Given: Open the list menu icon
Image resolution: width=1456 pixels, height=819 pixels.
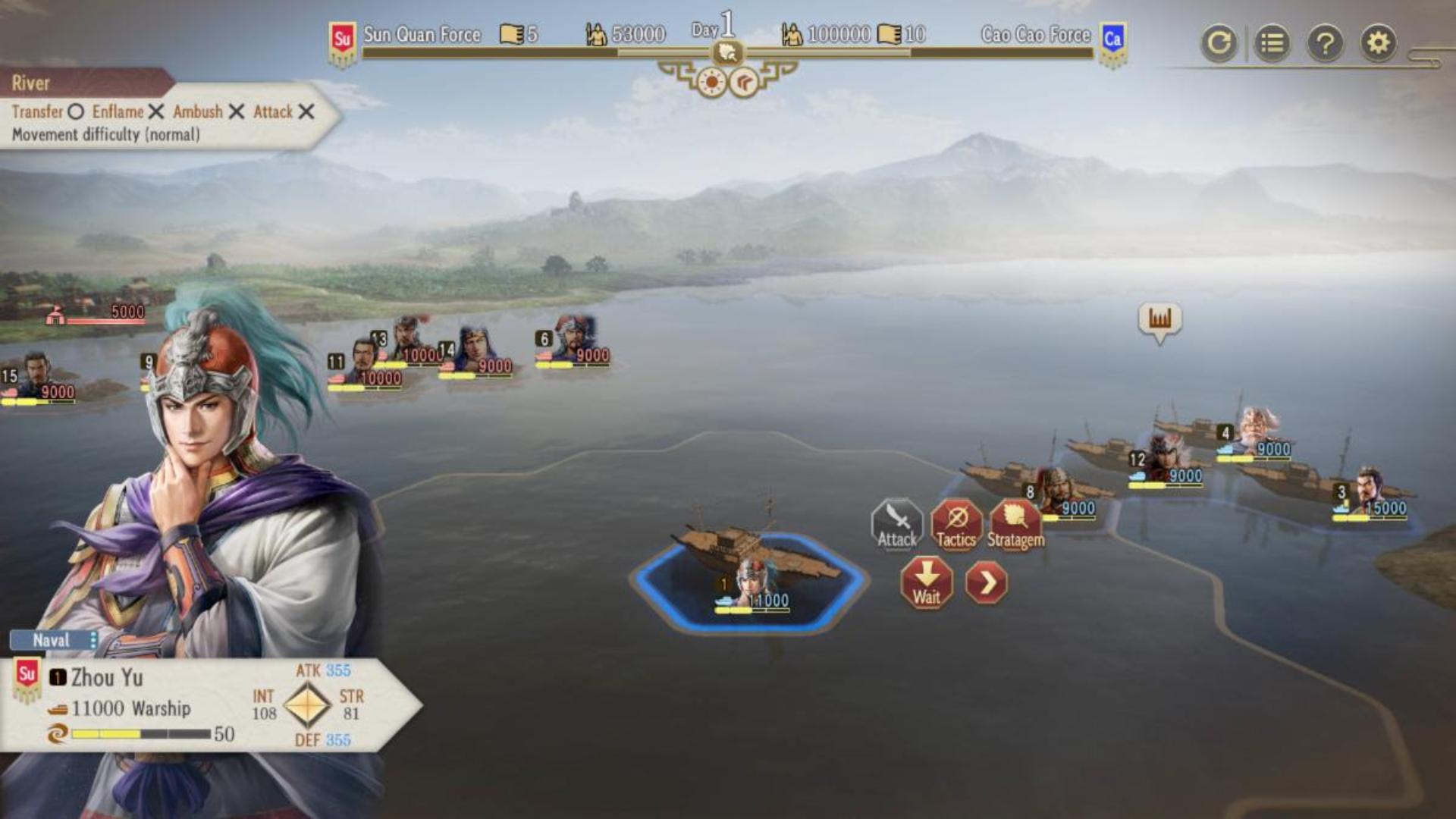Looking at the screenshot, I should (x=1272, y=43).
